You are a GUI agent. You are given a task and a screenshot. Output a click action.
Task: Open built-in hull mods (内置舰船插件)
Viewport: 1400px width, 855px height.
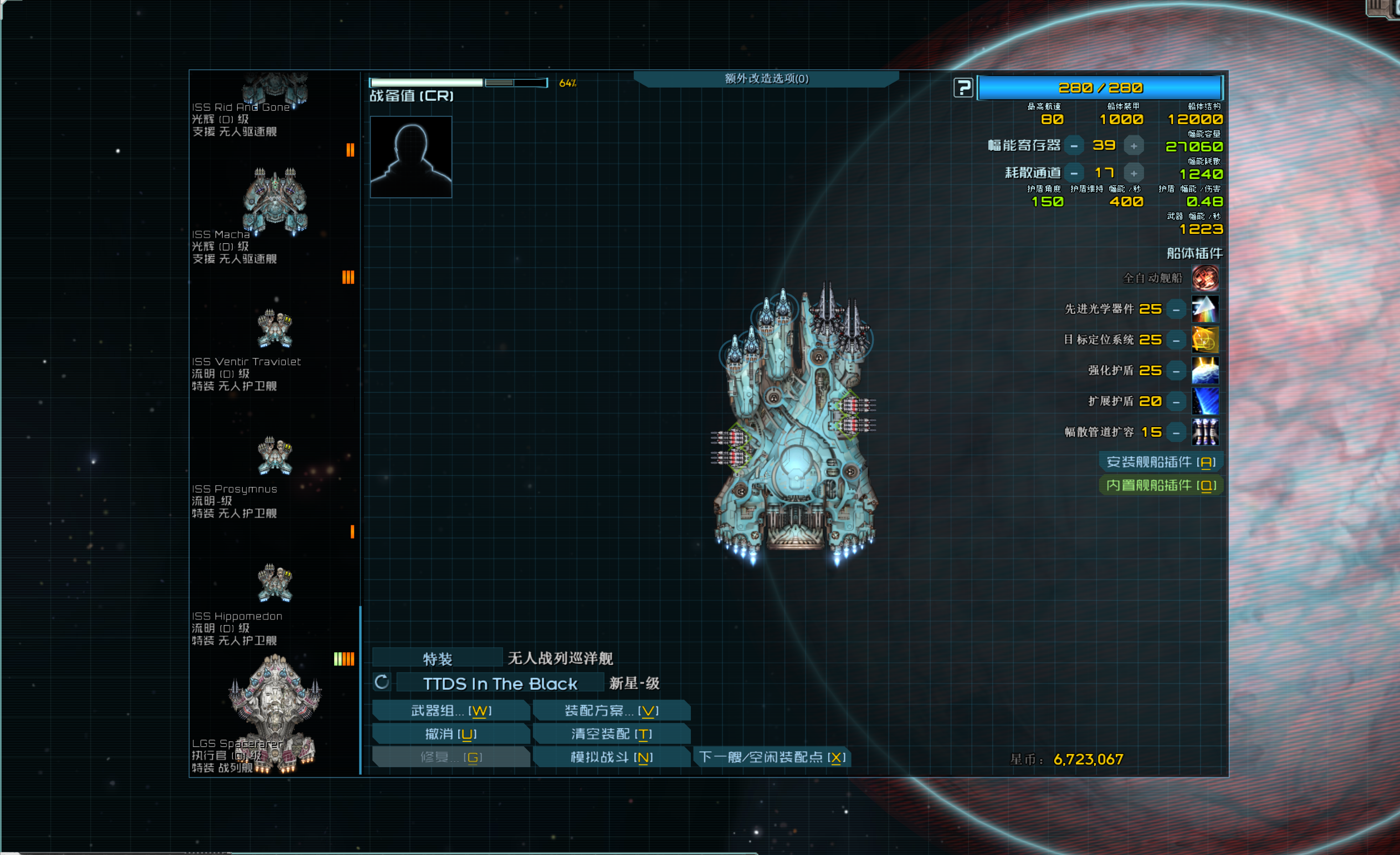tap(1160, 485)
